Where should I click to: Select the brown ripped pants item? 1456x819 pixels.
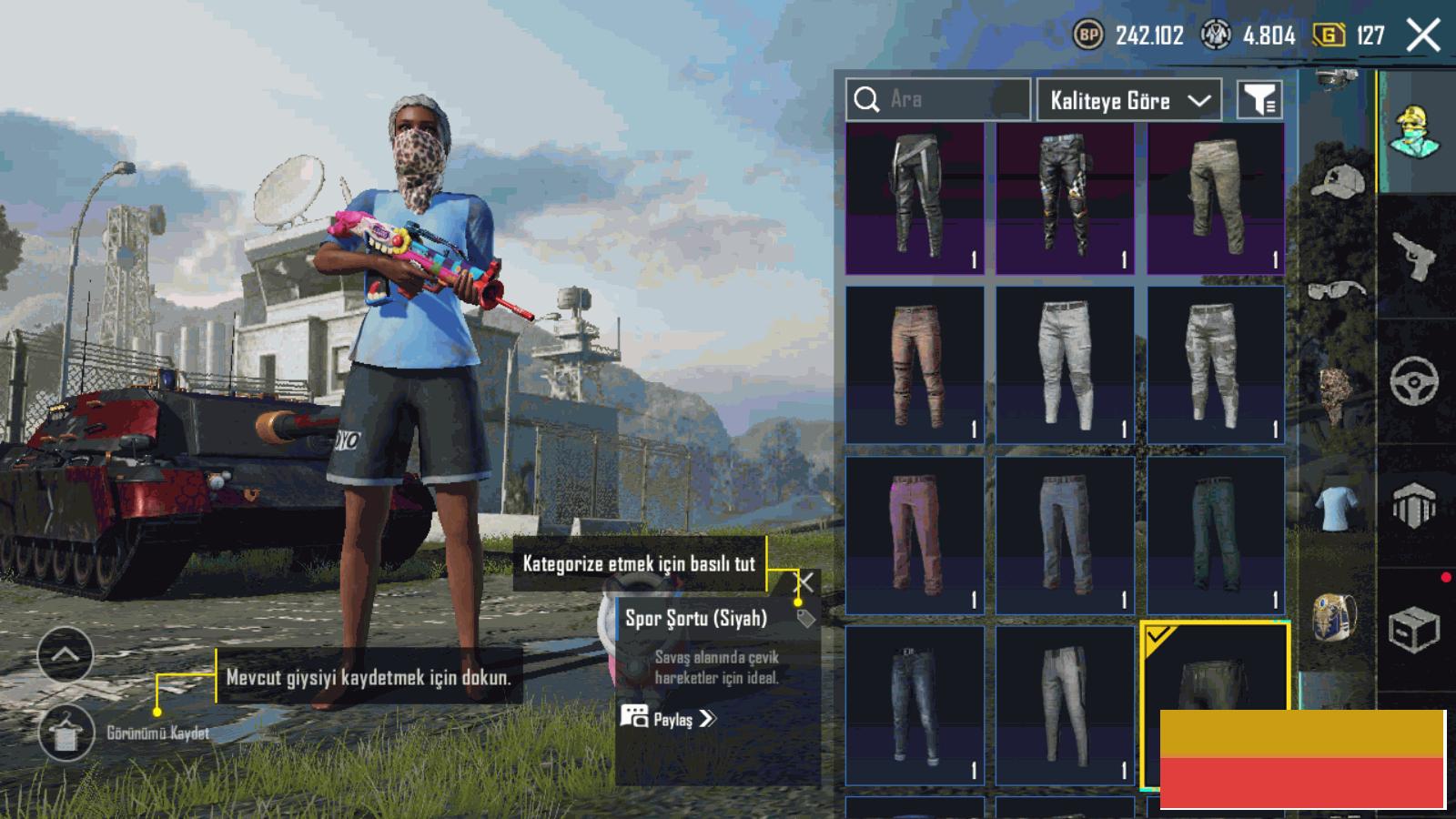pos(915,366)
